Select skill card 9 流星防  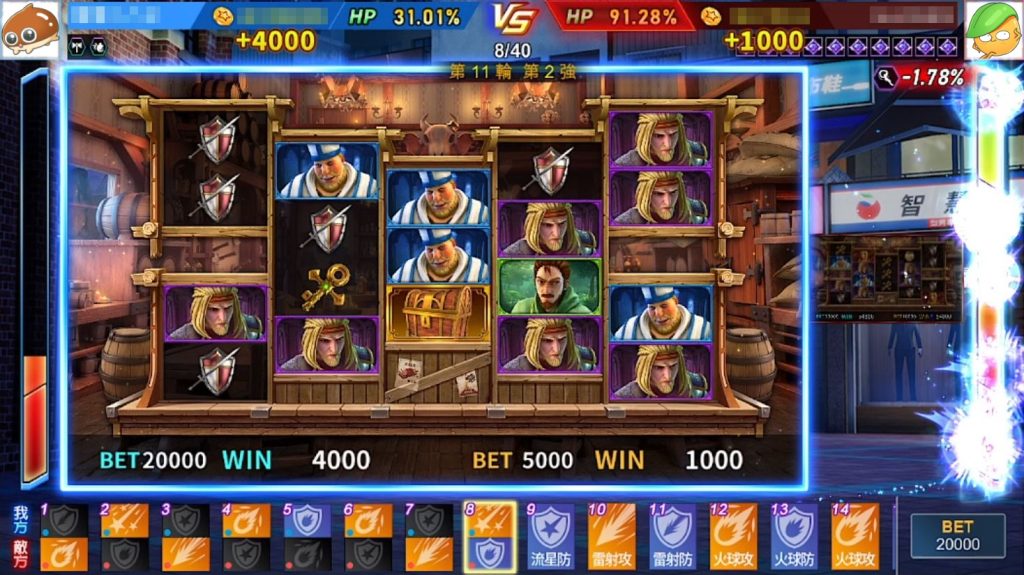tap(551, 536)
